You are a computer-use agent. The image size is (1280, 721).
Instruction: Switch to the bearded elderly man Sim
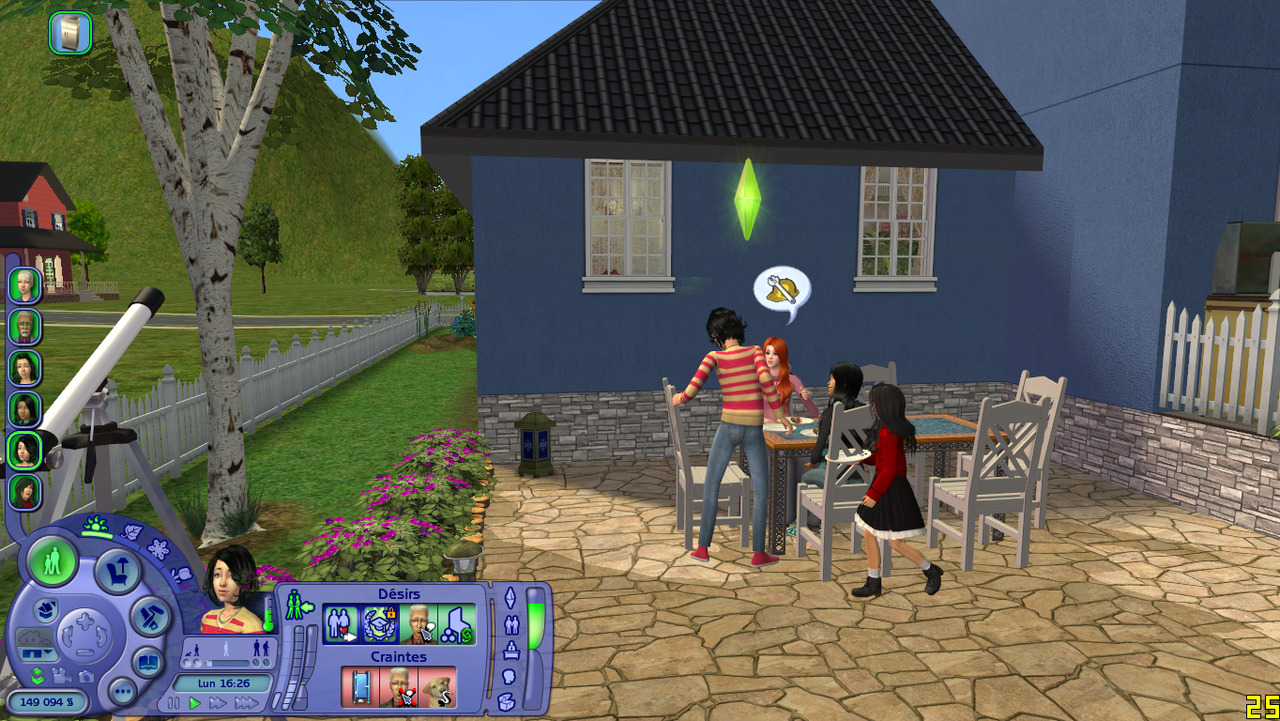point(25,326)
